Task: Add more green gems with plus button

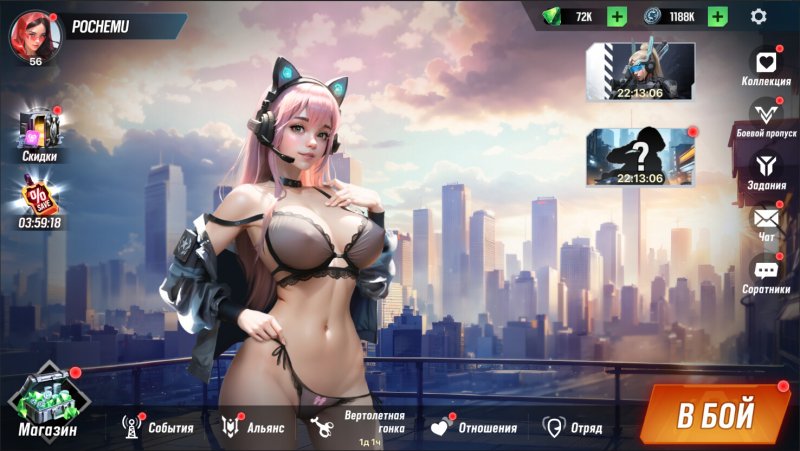Action: coord(617,16)
